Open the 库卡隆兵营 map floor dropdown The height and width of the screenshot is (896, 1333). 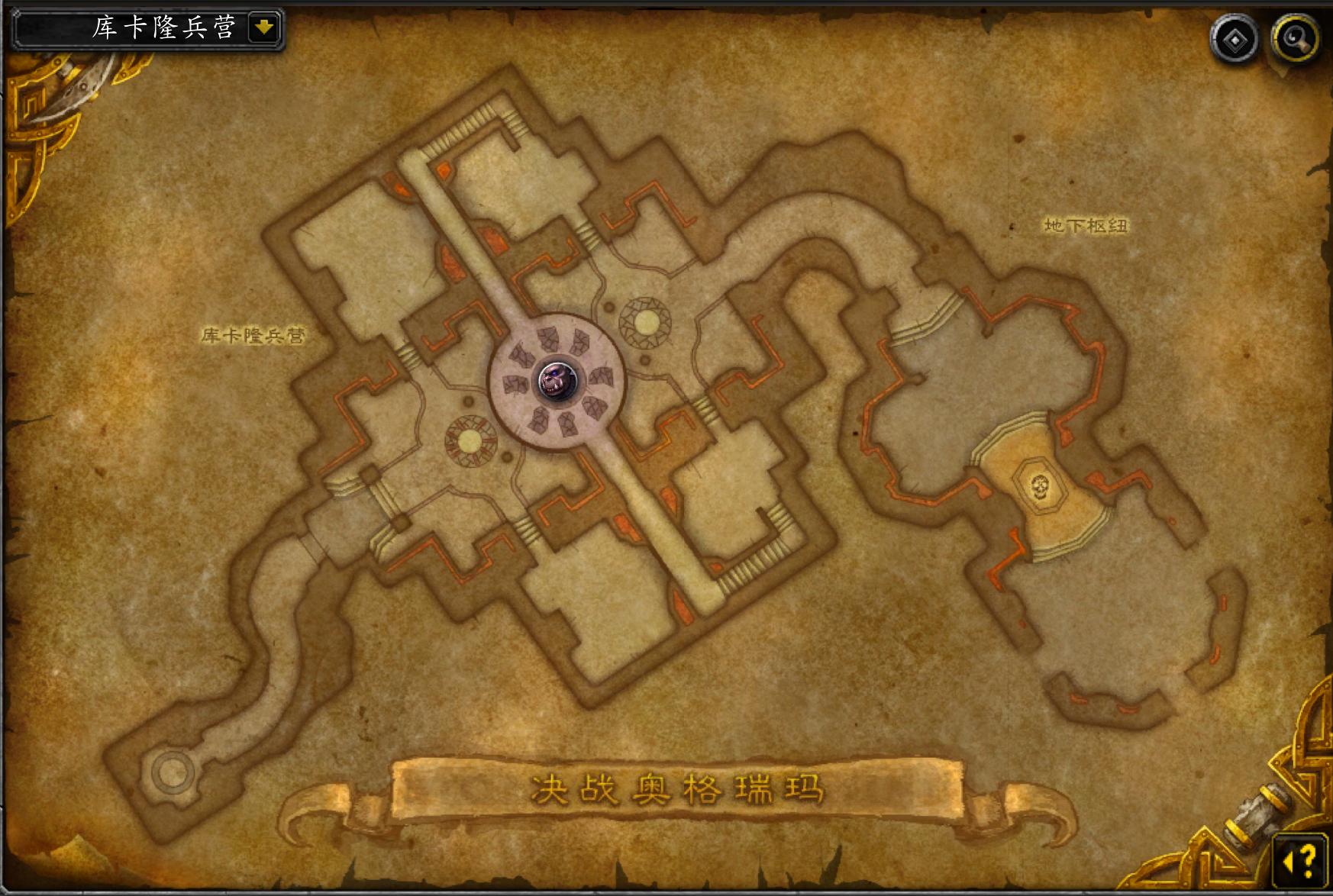(264, 28)
